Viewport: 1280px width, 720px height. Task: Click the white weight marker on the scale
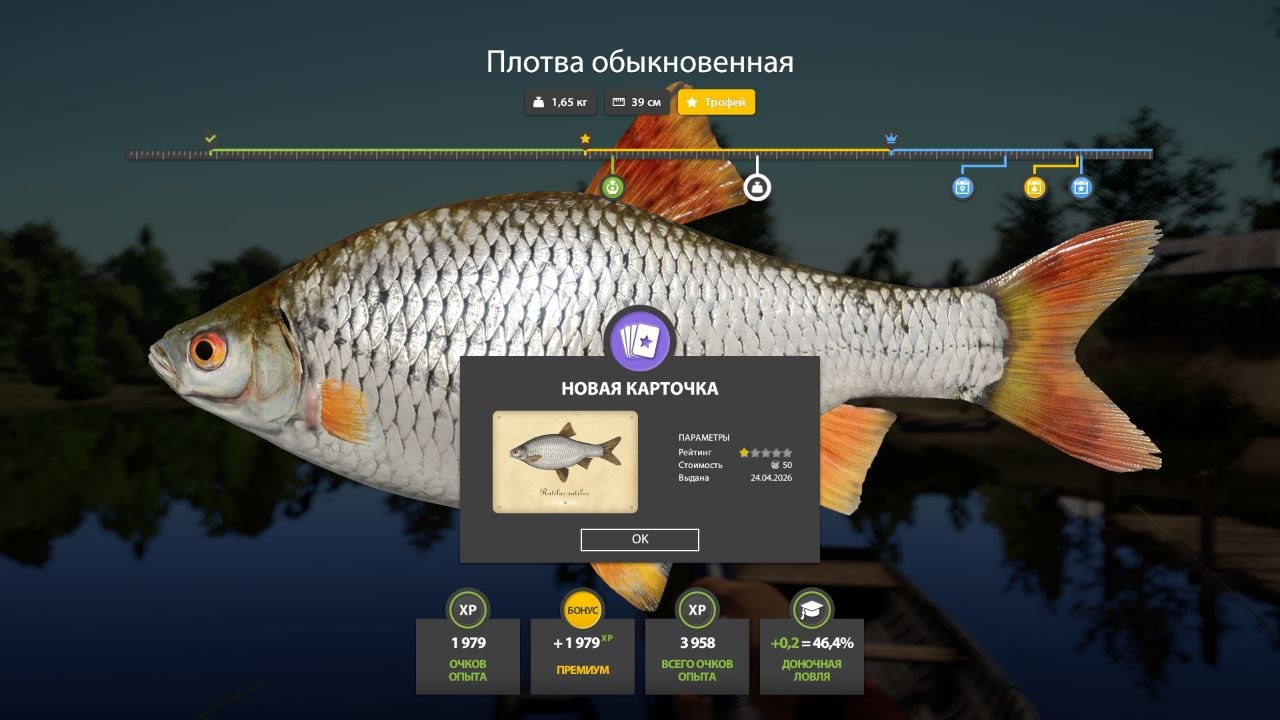tap(758, 186)
